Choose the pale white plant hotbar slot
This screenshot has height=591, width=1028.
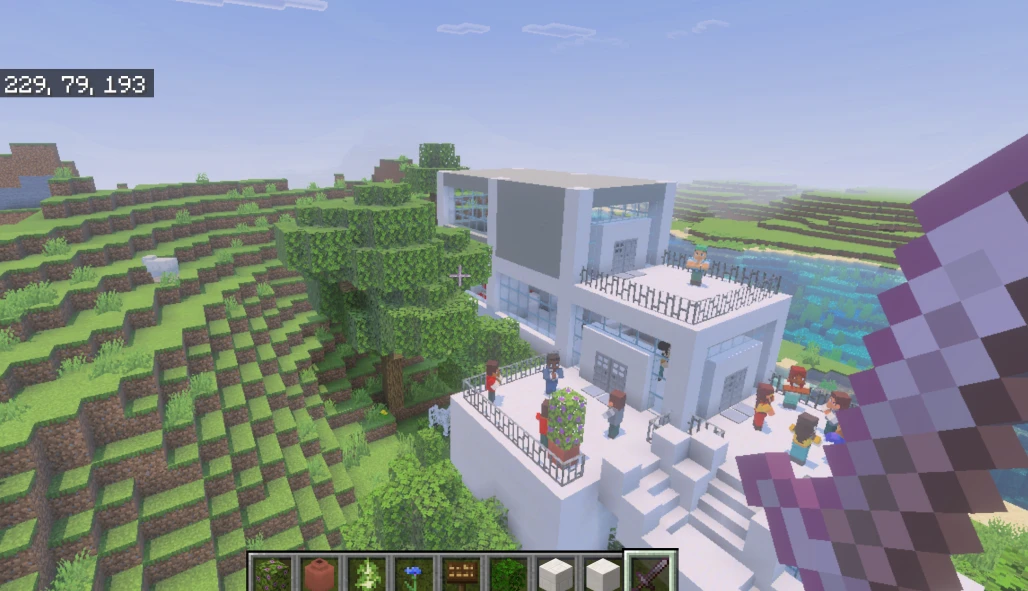[366, 574]
